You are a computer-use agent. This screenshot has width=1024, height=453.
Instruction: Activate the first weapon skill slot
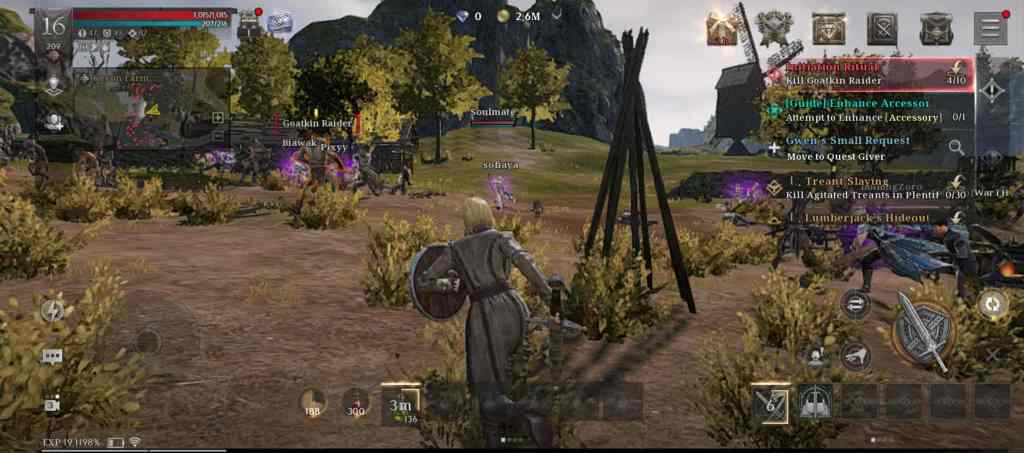click(771, 401)
